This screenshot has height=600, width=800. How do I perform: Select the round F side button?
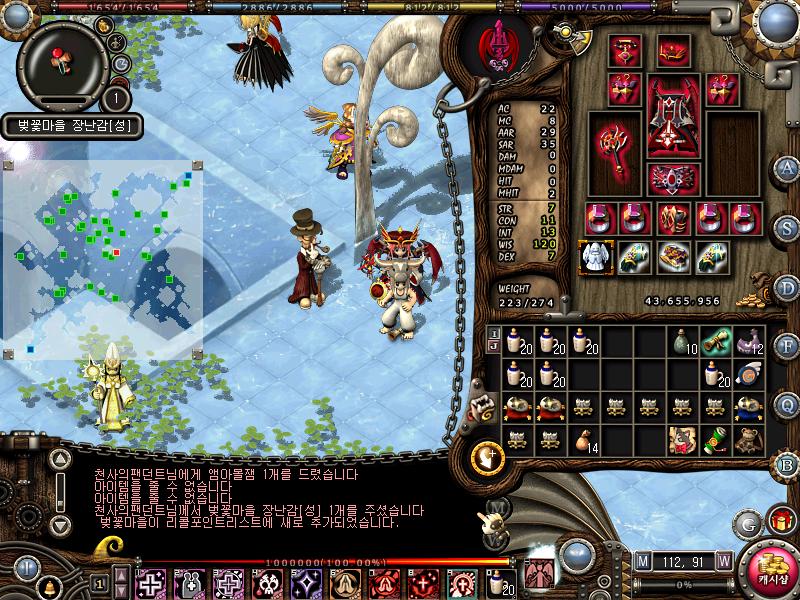click(x=787, y=345)
